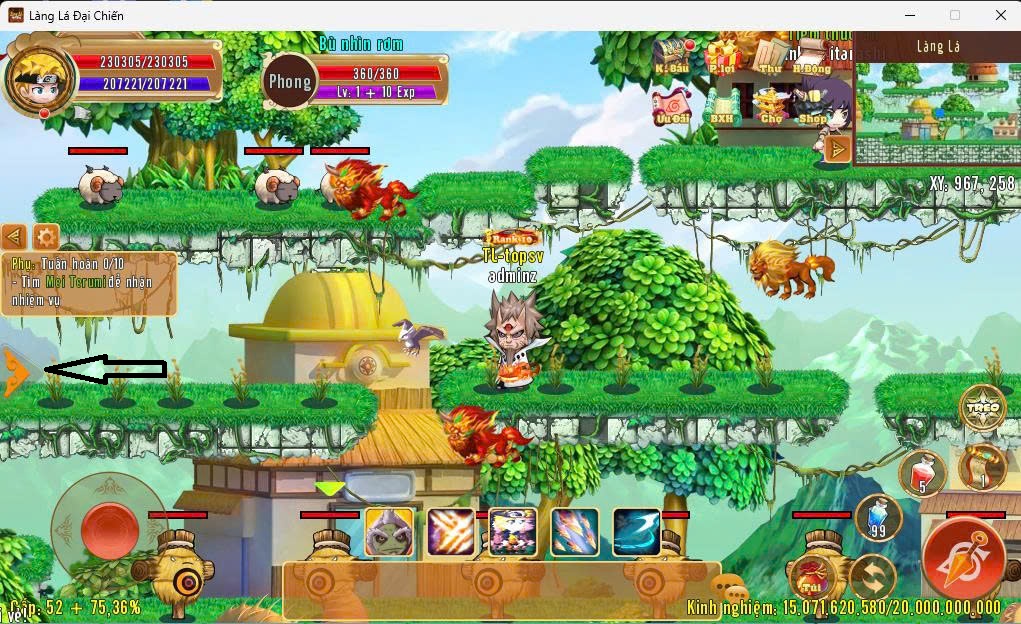The image size is (1021, 624).
Task: Use the red health potion
Action: pos(922,473)
